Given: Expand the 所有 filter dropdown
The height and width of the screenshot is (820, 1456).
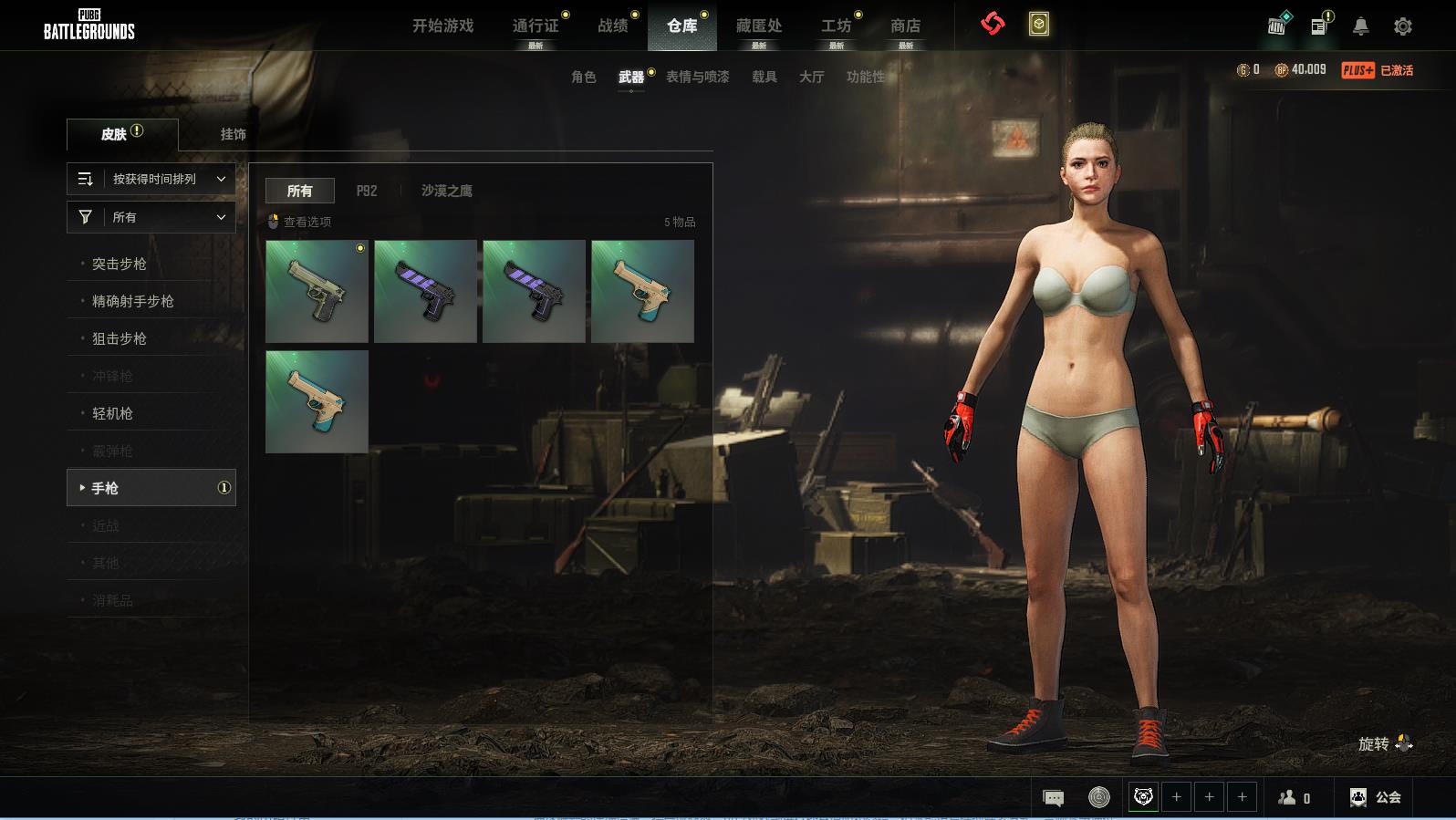Looking at the screenshot, I should (151, 217).
